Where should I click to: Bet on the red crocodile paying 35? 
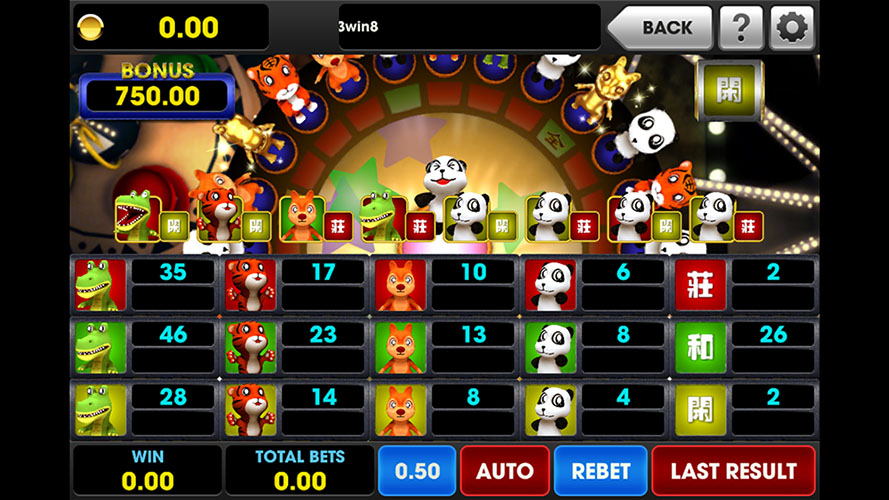pos(101,285)
